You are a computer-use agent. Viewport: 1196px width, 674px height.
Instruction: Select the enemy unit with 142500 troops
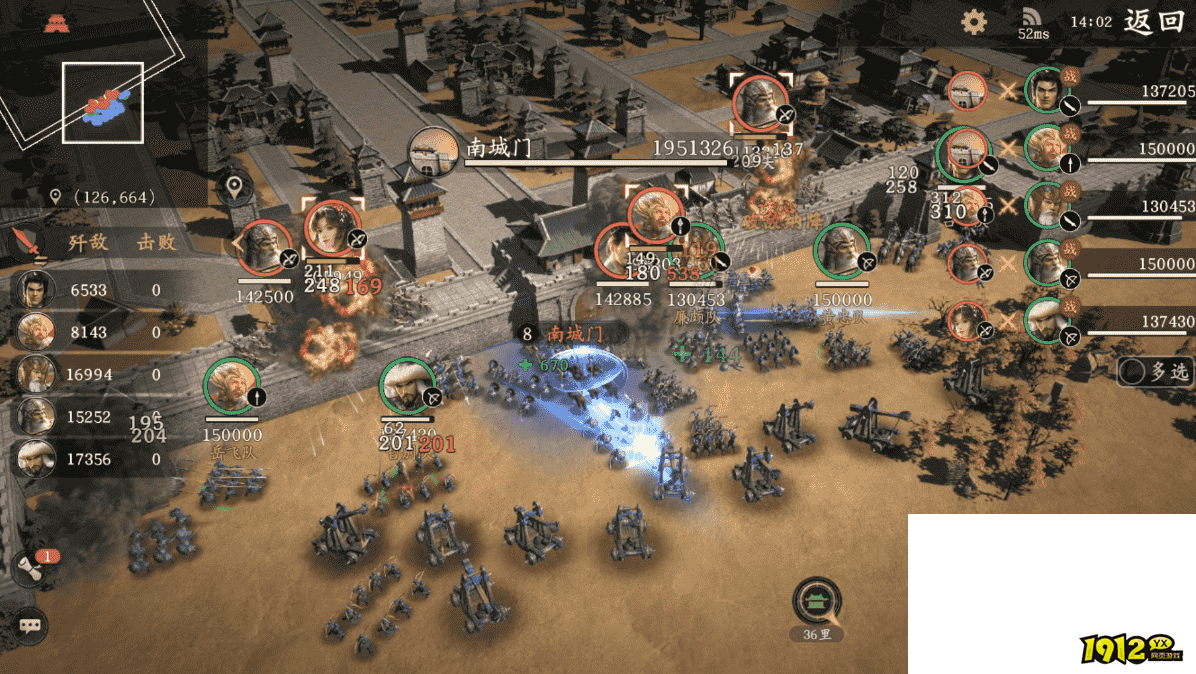[x=265, y=248]
